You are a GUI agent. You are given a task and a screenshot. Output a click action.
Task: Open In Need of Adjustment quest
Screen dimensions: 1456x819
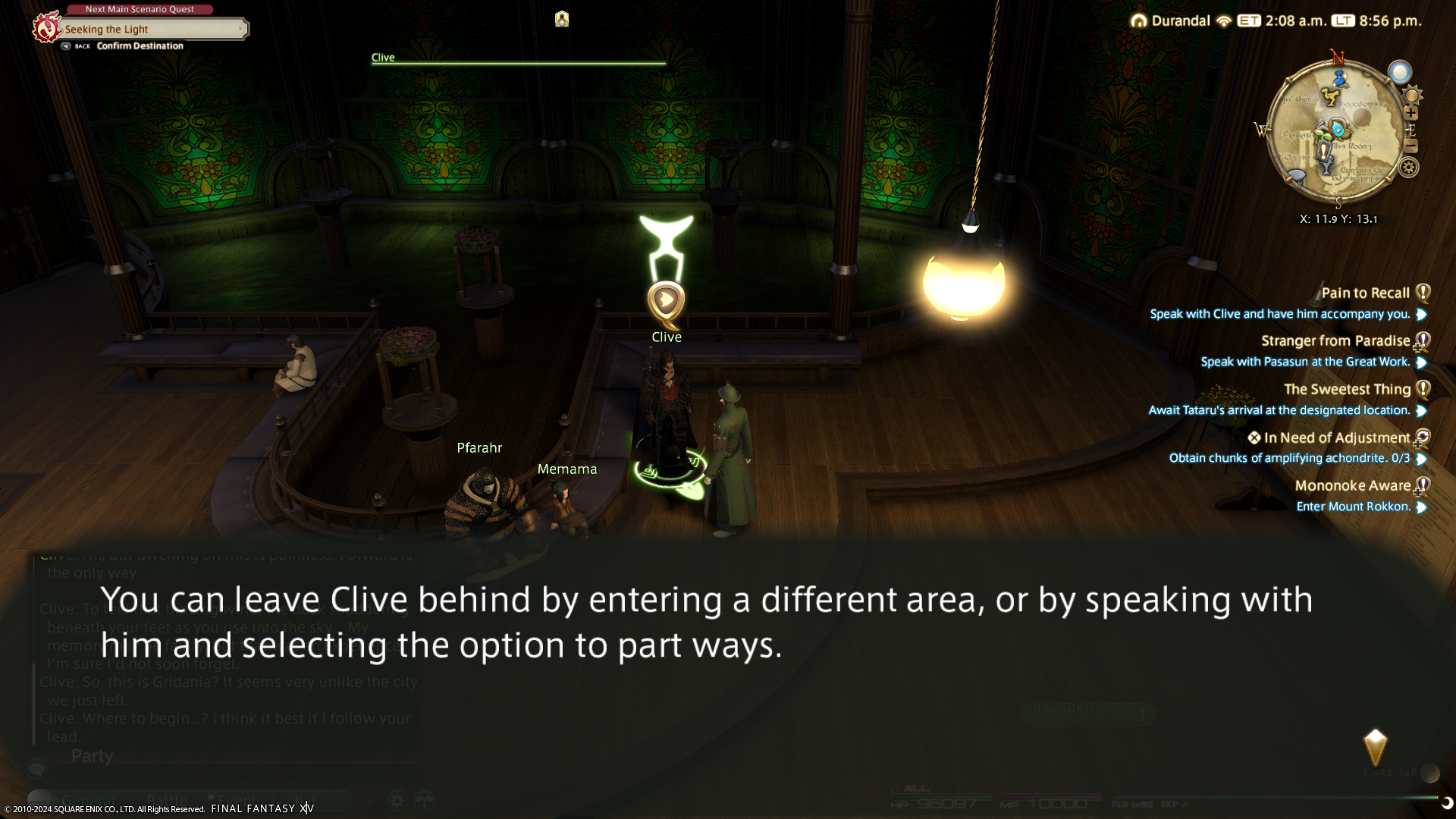(x=1336, y=438)
